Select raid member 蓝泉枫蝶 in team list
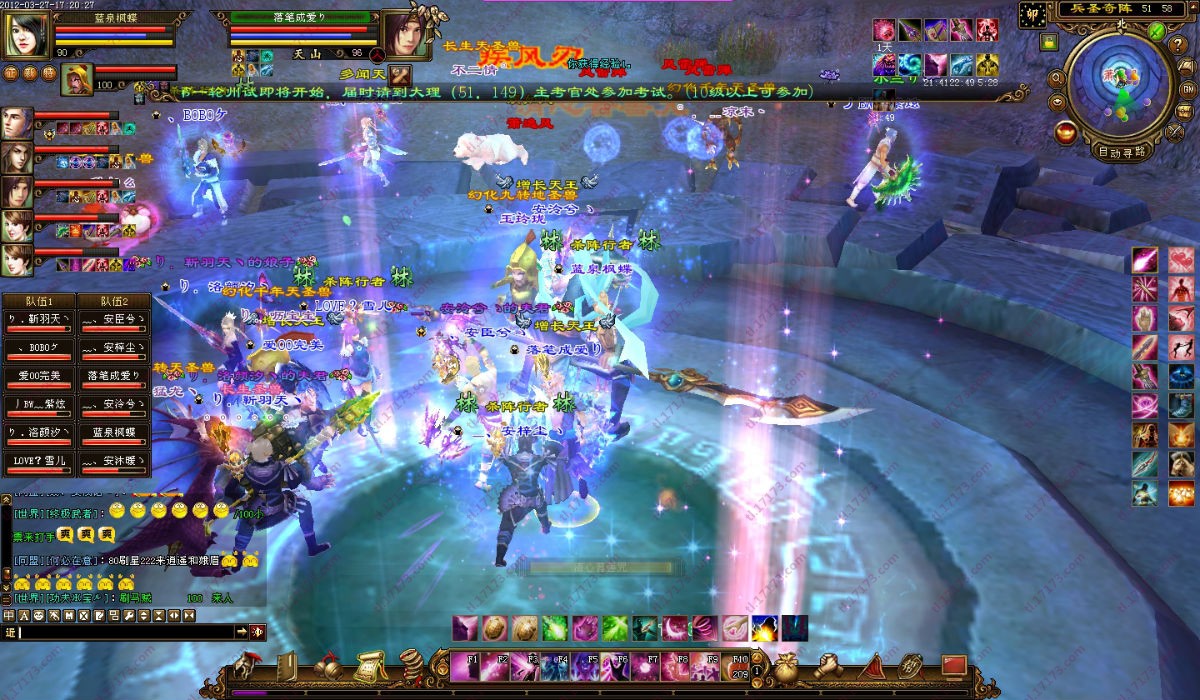 [113, 434]
